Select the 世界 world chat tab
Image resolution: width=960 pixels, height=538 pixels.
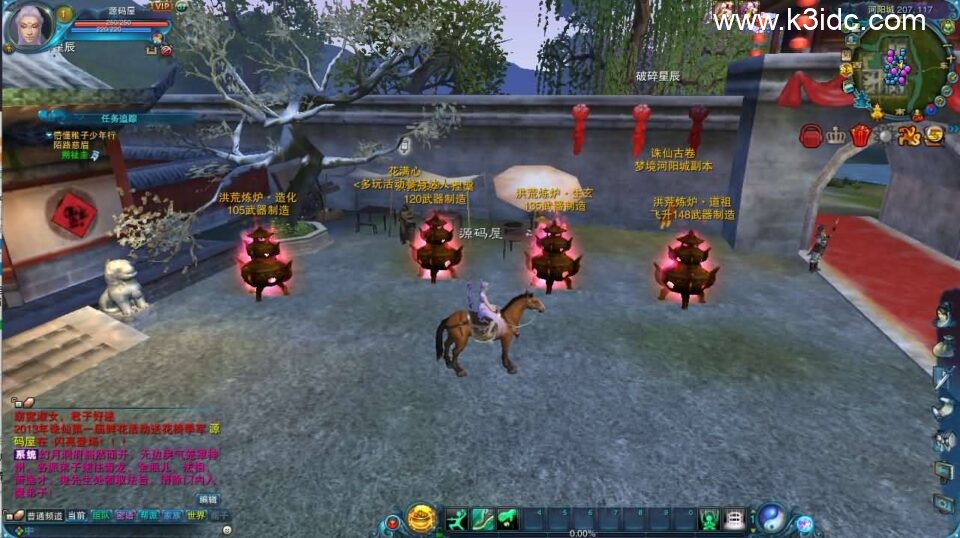196,516
